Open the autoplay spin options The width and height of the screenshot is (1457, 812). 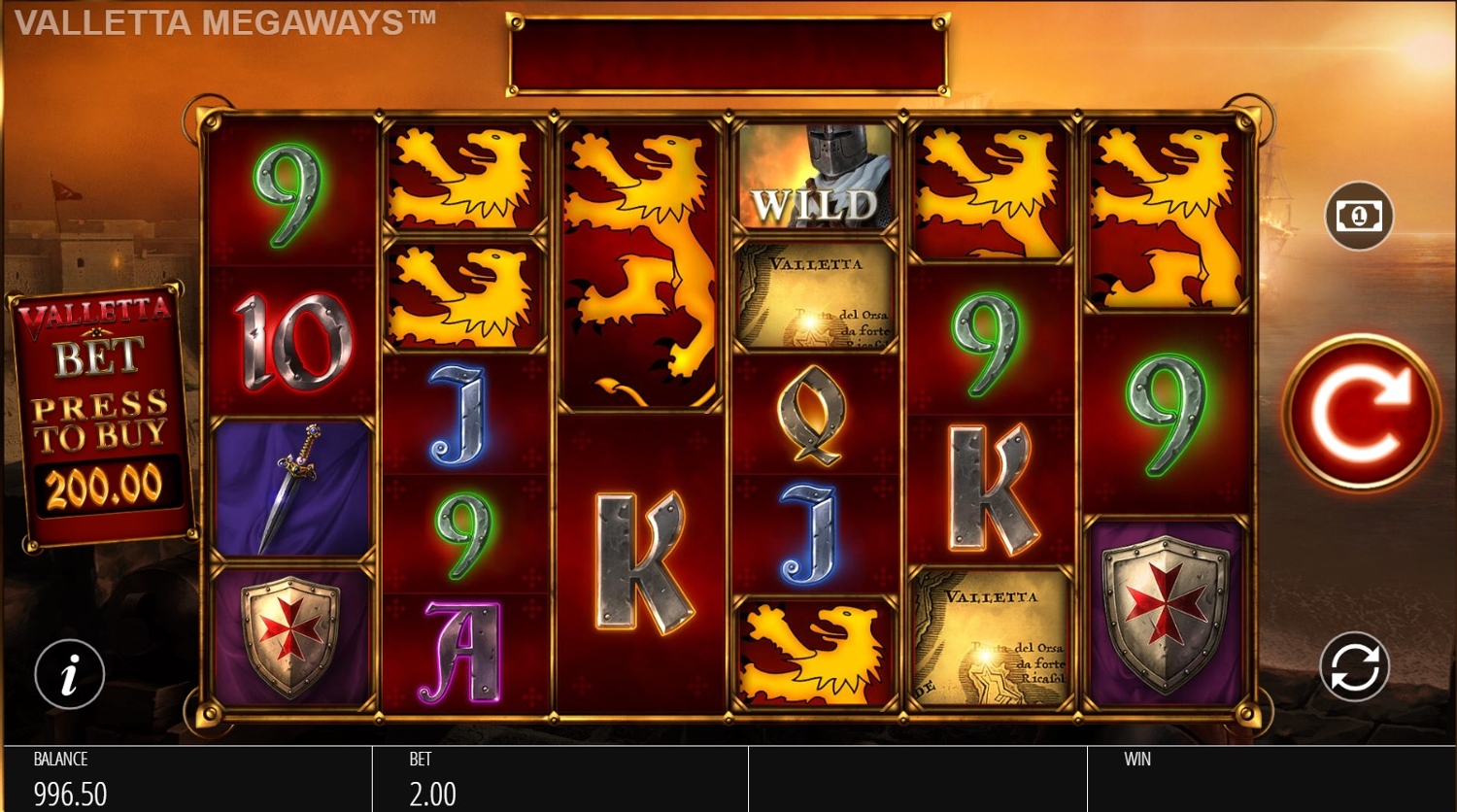[1354, 667]
